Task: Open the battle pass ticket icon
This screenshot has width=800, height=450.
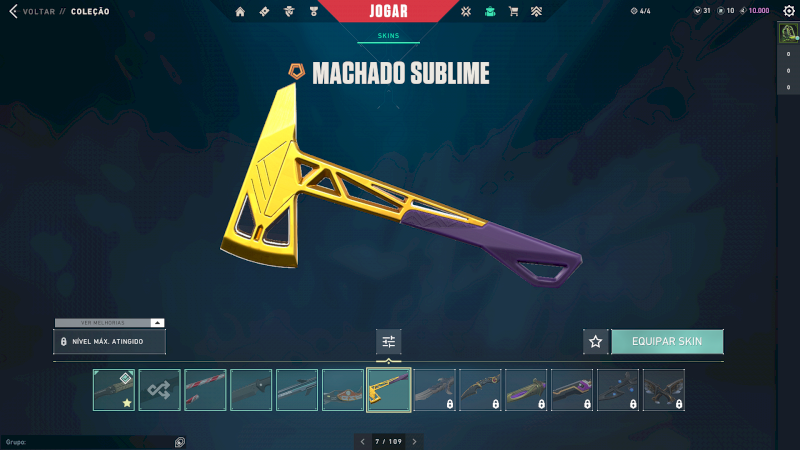Action: tap(264, 11)
